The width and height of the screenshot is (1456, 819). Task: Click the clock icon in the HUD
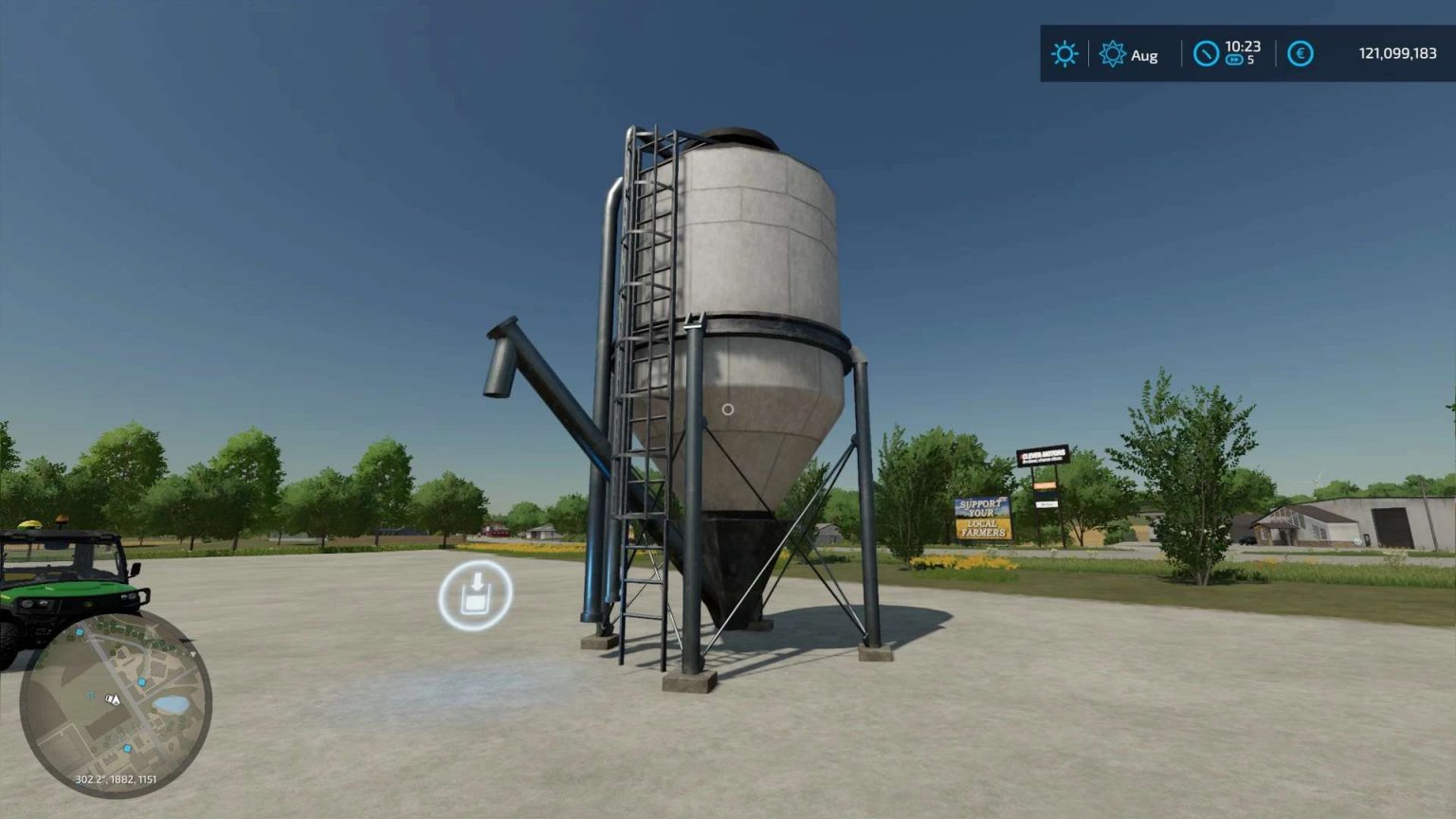[1205, 54]
